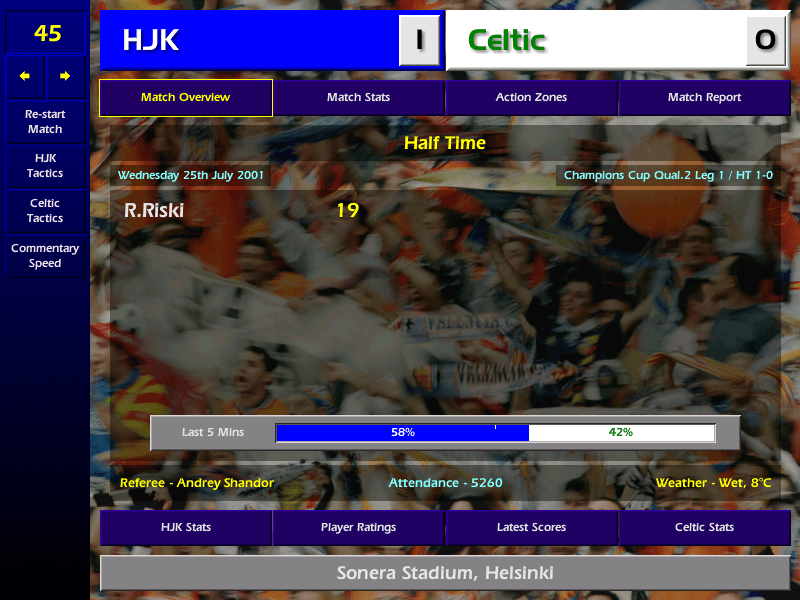
Task: Show Player Ratings
Action: [358, 527]
